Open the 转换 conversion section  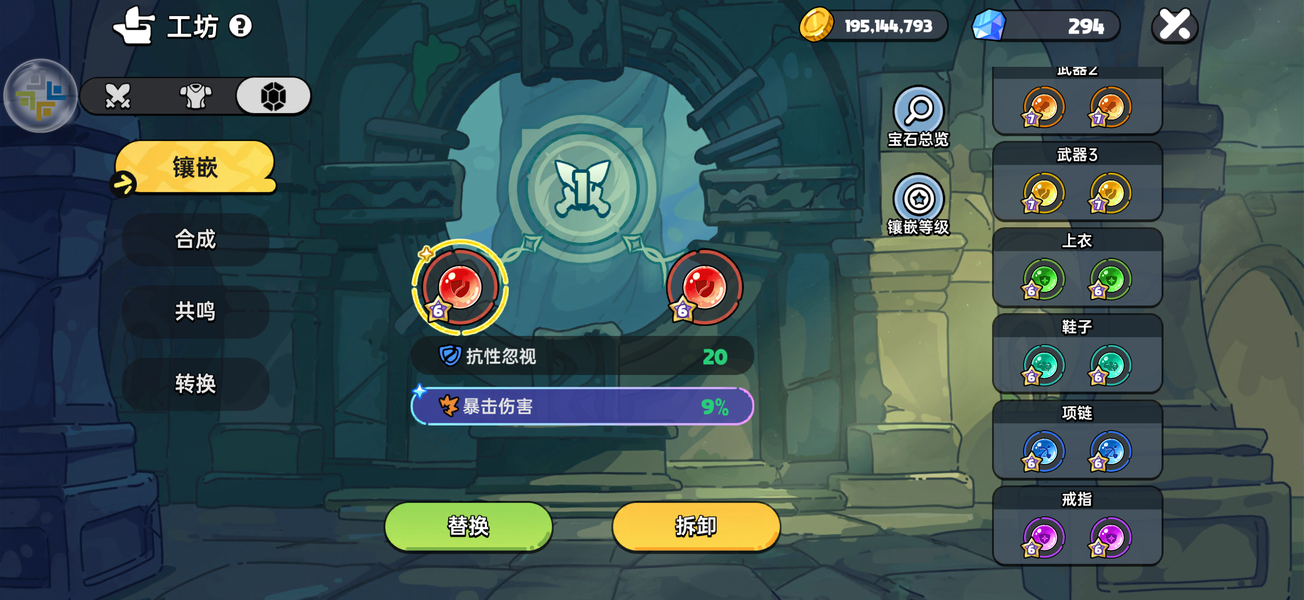point(195,384)
